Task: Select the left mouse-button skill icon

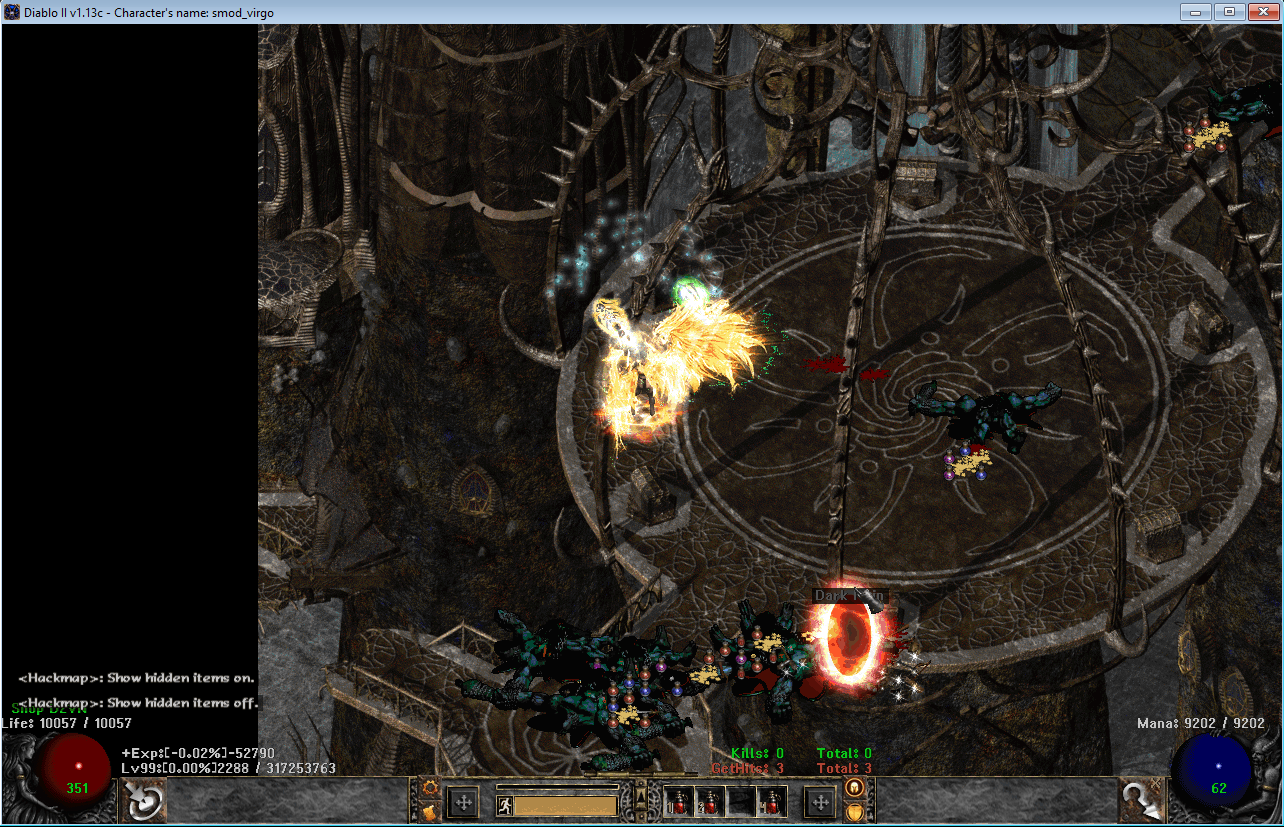Action: click(x=142, y=800)
